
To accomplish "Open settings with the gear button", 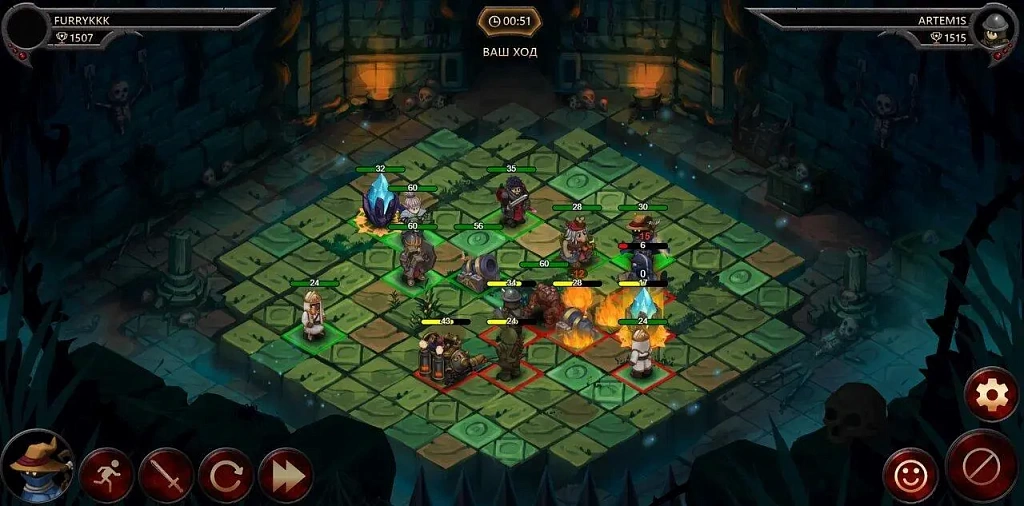I will (x=991, y=395).
